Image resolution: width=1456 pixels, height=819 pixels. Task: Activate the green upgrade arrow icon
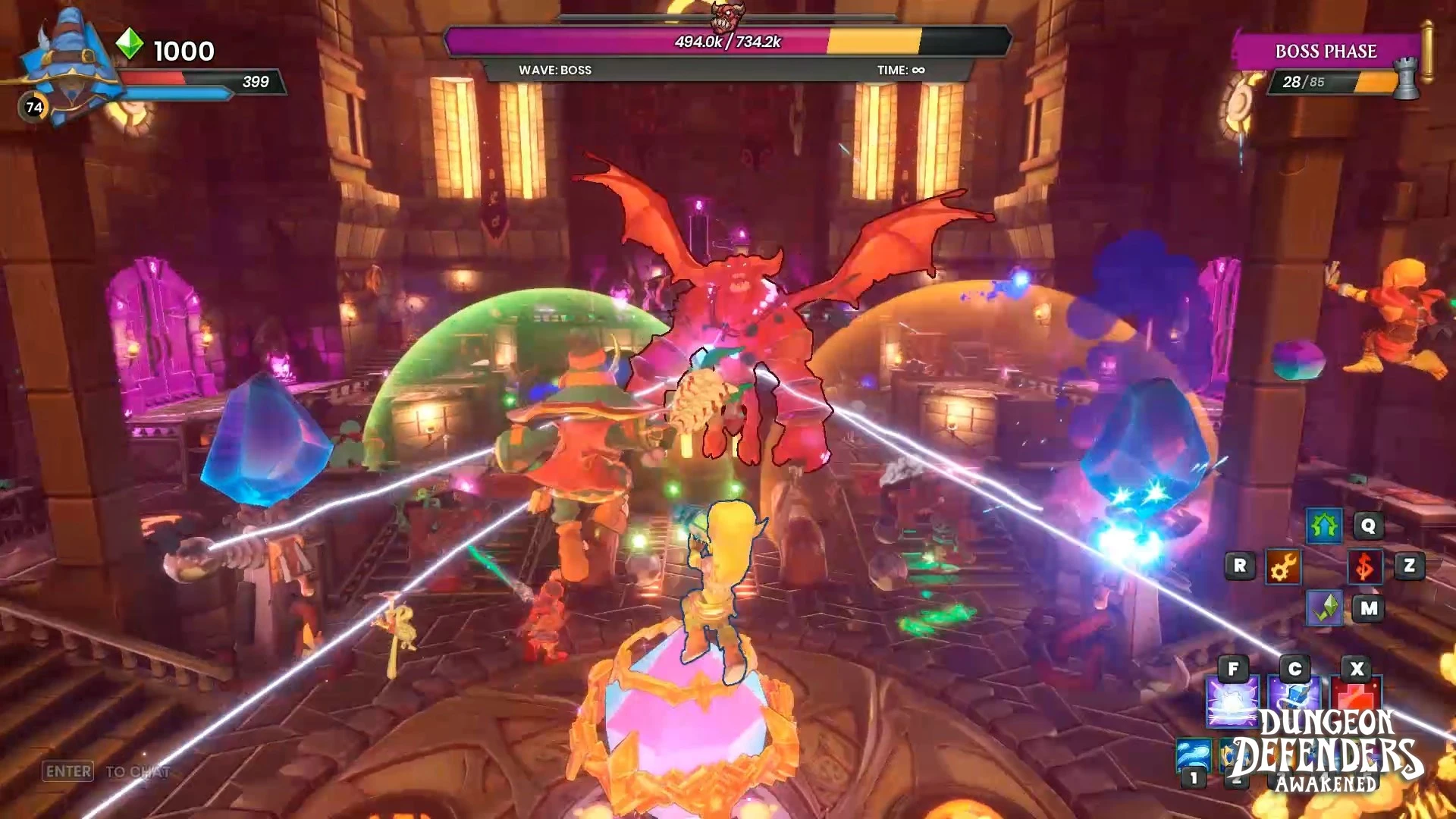tap(1324, 526)
